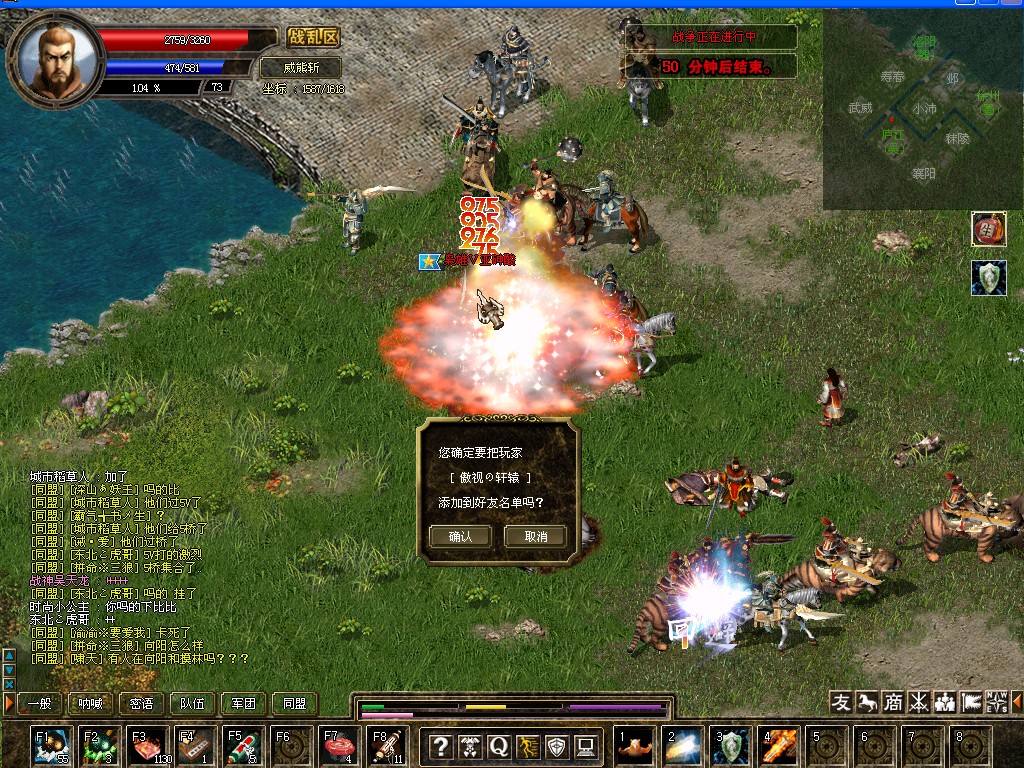1024x768 pixels.
Task: Use the F5 green bottle item
Action: pos(244,747)
